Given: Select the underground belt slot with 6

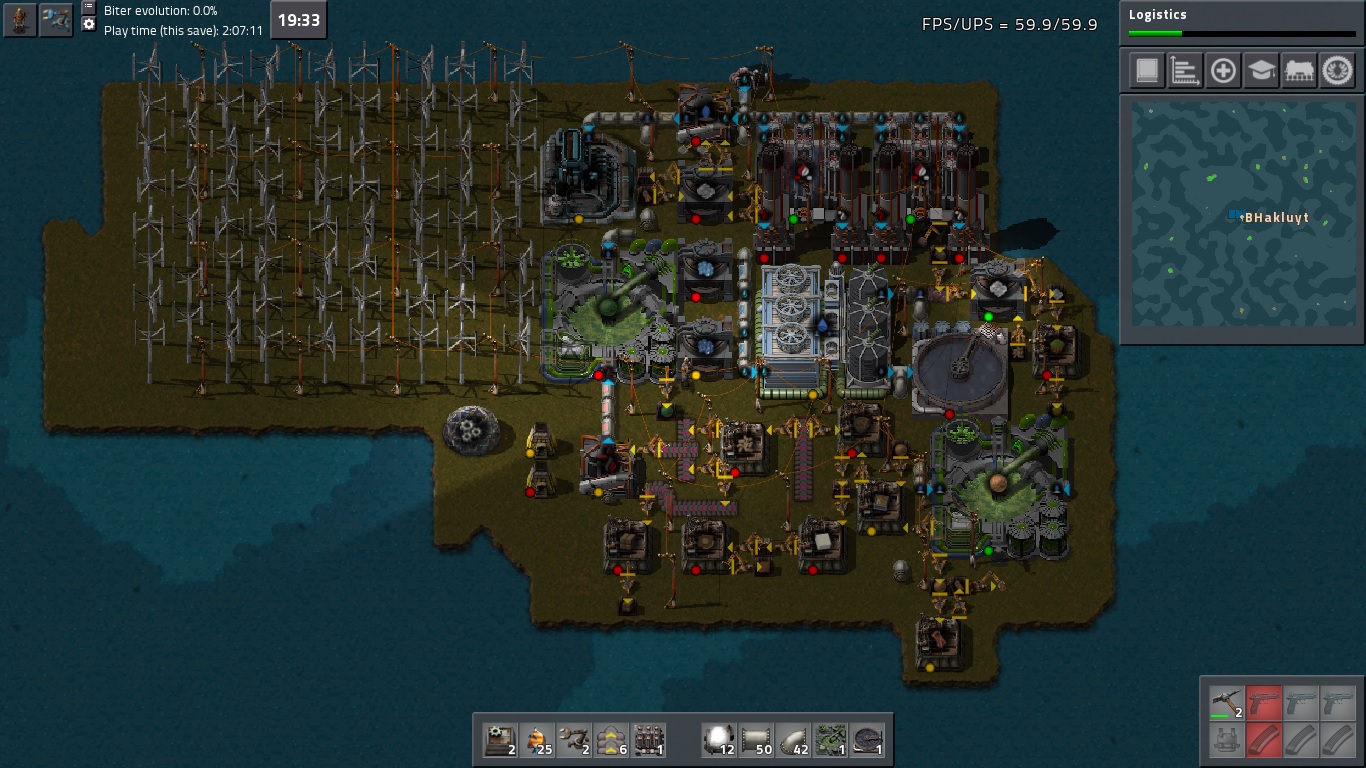Looking at the screenshot, I should pyautogui.click(x=612, y=740).
